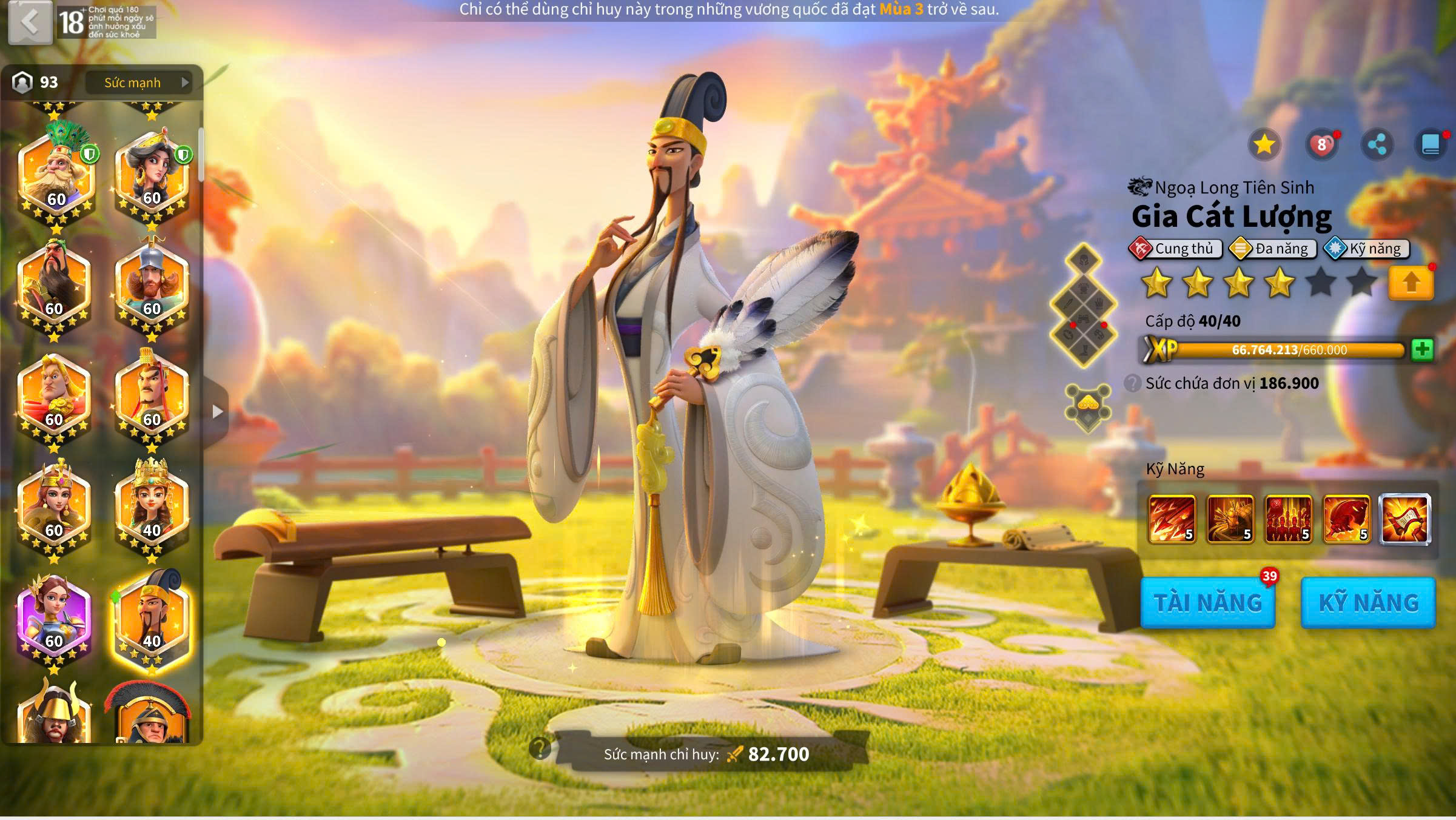Select the peacock-feather crowned bearded commander
Image resolution: width=1456 pixels, height=820 pixels.
tap(56, 175)
